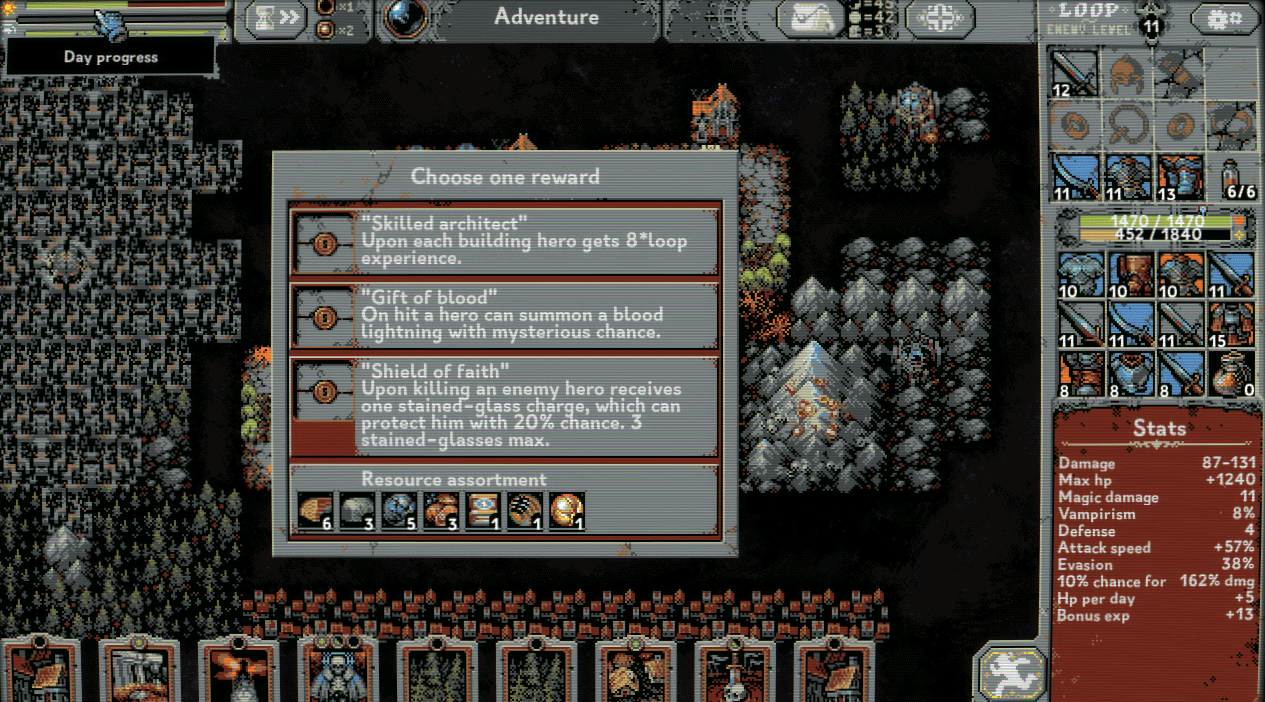Open the gear settings menu
The image size is (1265, 702).
(x=1223, y=19)
